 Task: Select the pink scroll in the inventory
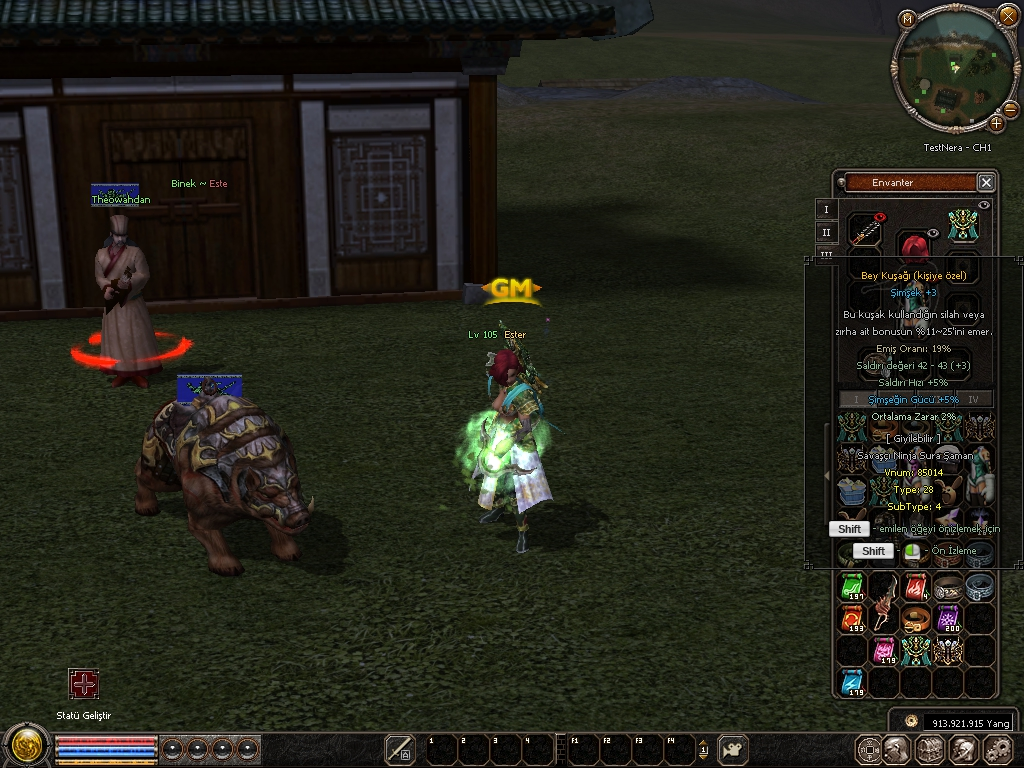[884, 651]
